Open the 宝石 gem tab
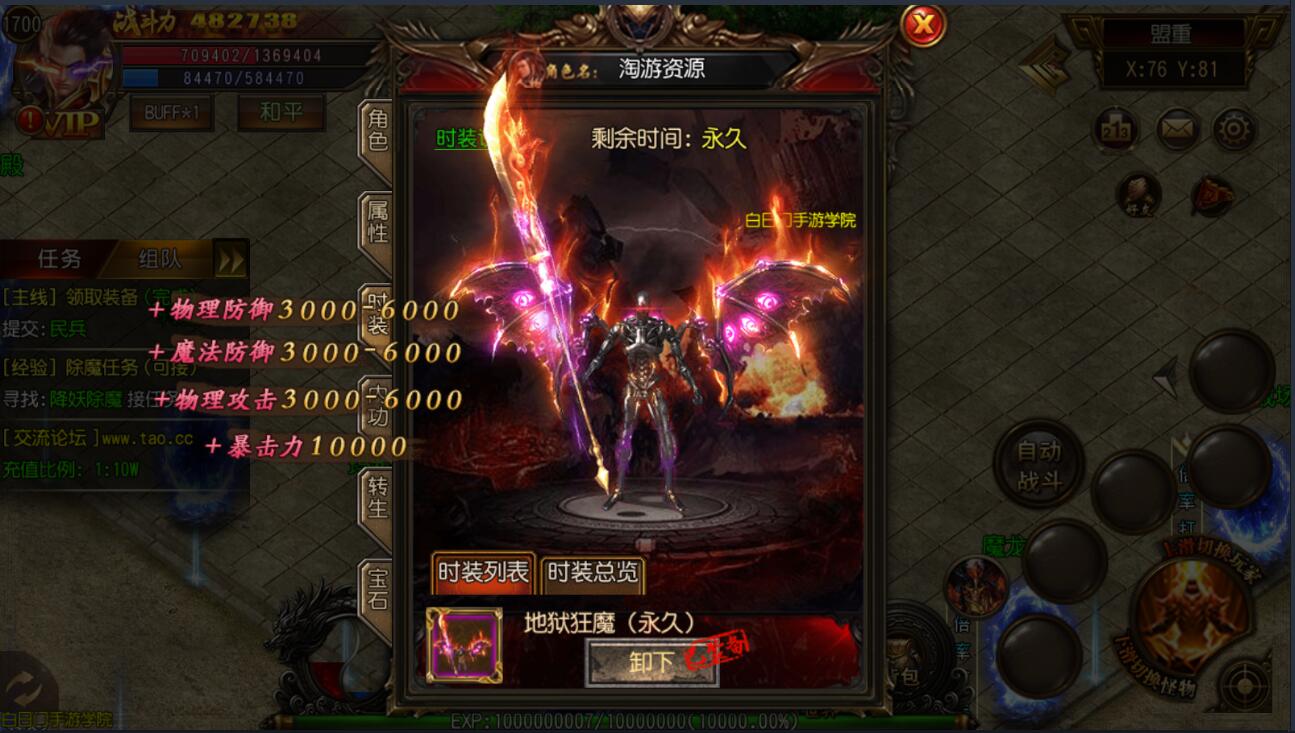Image resolution: width=1295 pixels, height=733 pixels. point(377,589)
